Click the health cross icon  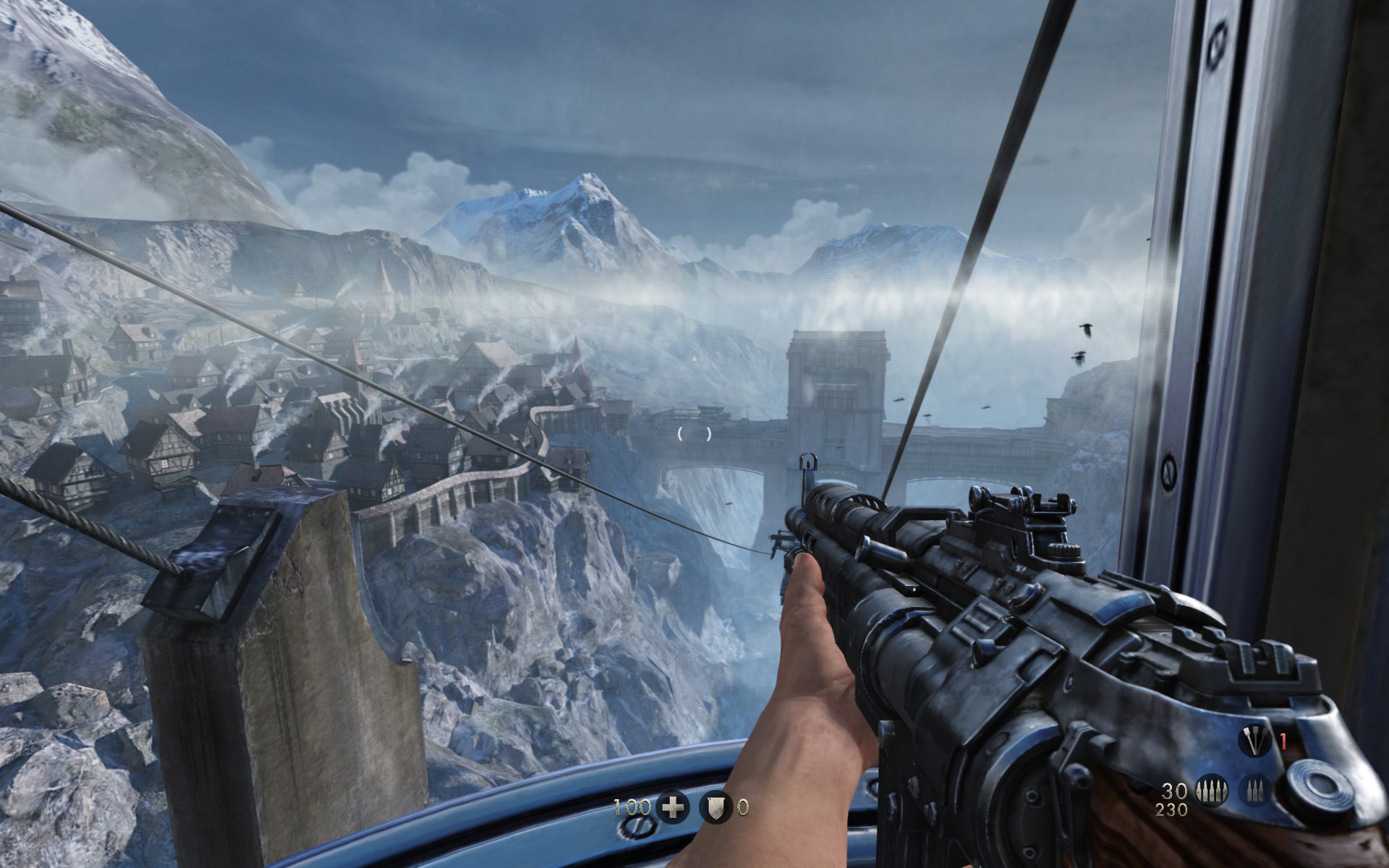(x=674, y=807)
